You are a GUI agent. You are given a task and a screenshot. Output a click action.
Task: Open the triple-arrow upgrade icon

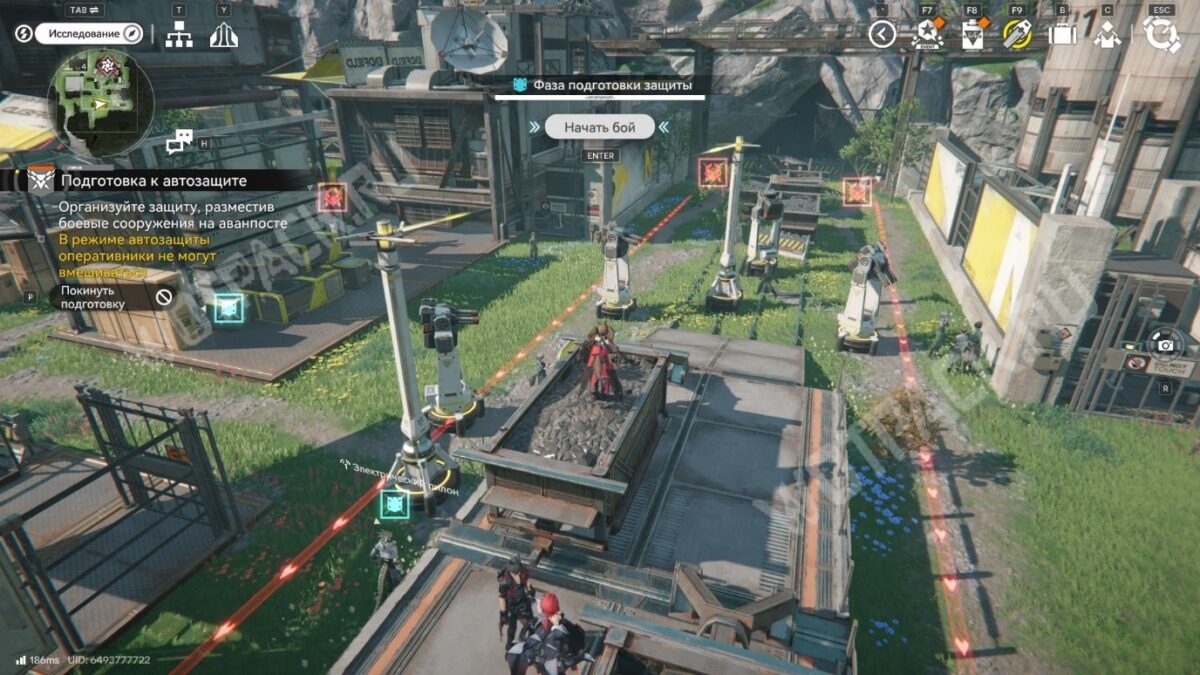coord(224,35)
